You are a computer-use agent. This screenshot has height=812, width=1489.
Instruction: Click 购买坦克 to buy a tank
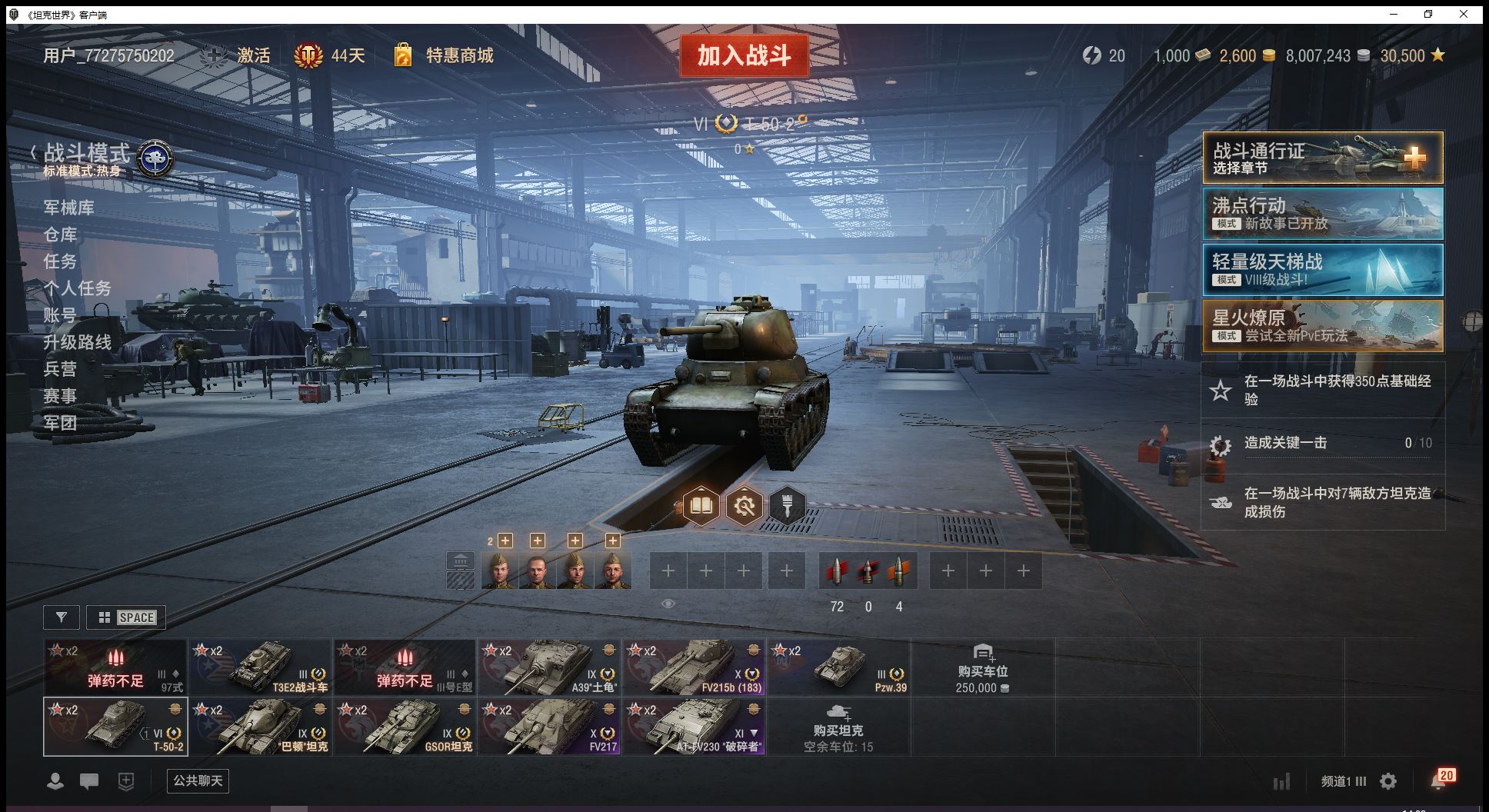(838, 727)
